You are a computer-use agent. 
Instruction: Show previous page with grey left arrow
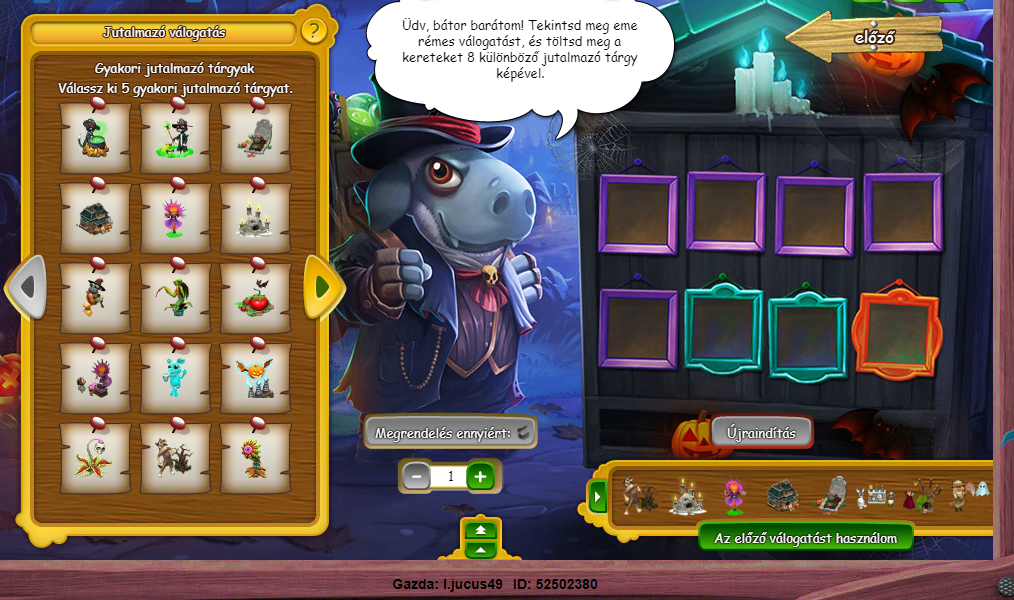tap(27, 287)
